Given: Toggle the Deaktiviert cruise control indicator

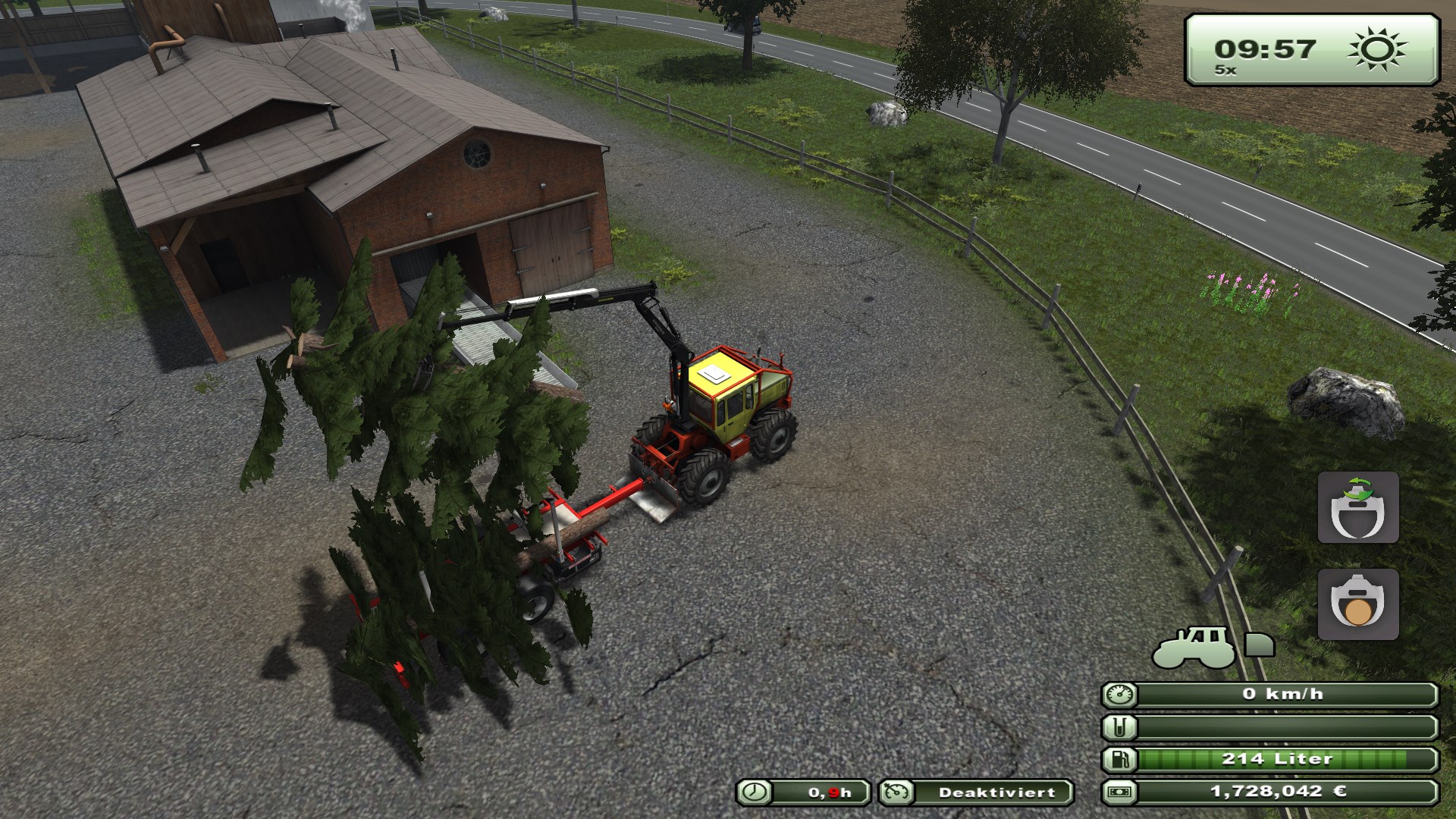Looking at the screenshot, I should 976,792.
